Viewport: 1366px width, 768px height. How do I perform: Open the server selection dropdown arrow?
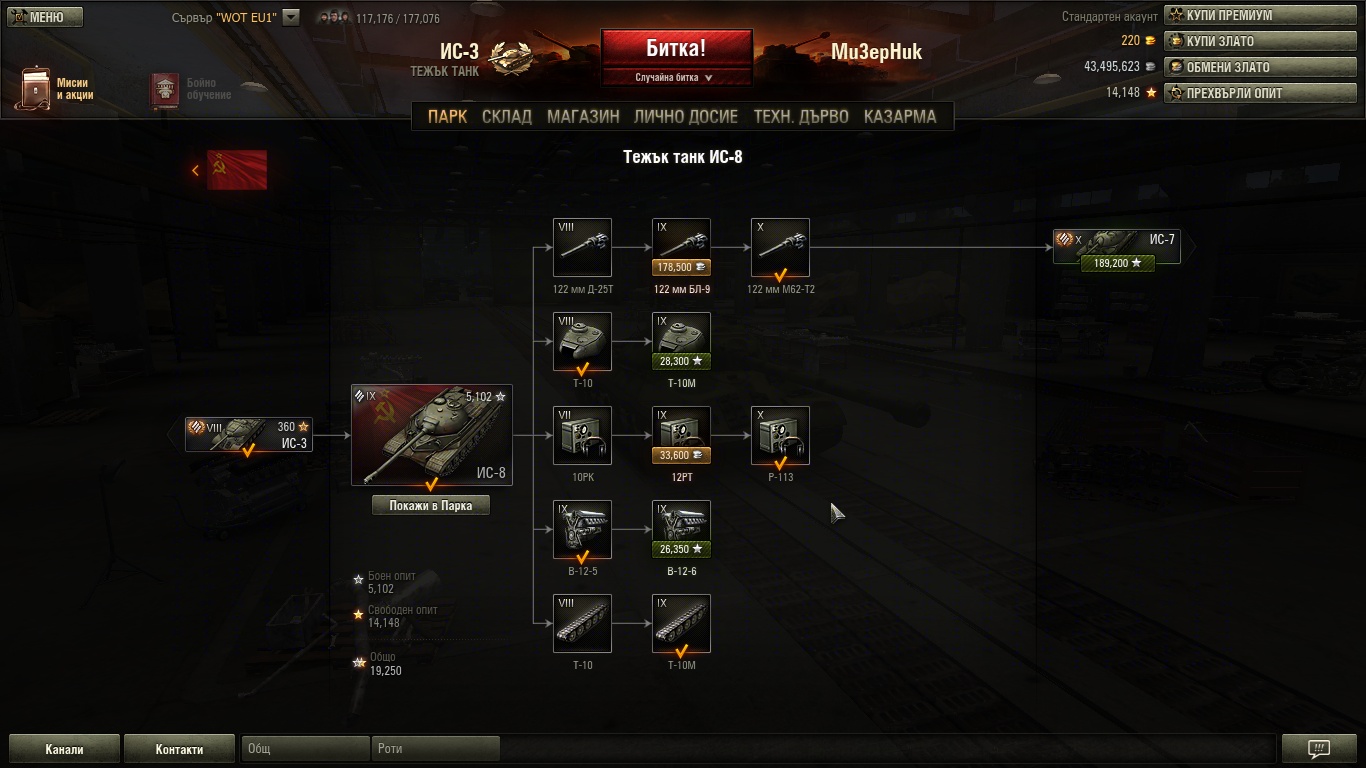tap(291, 17)
